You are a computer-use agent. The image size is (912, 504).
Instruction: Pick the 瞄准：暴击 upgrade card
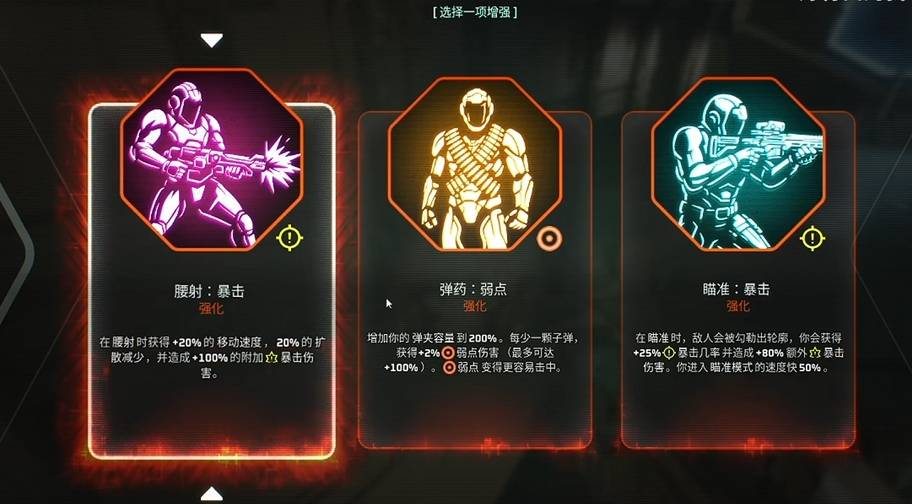tap(738, 290)
